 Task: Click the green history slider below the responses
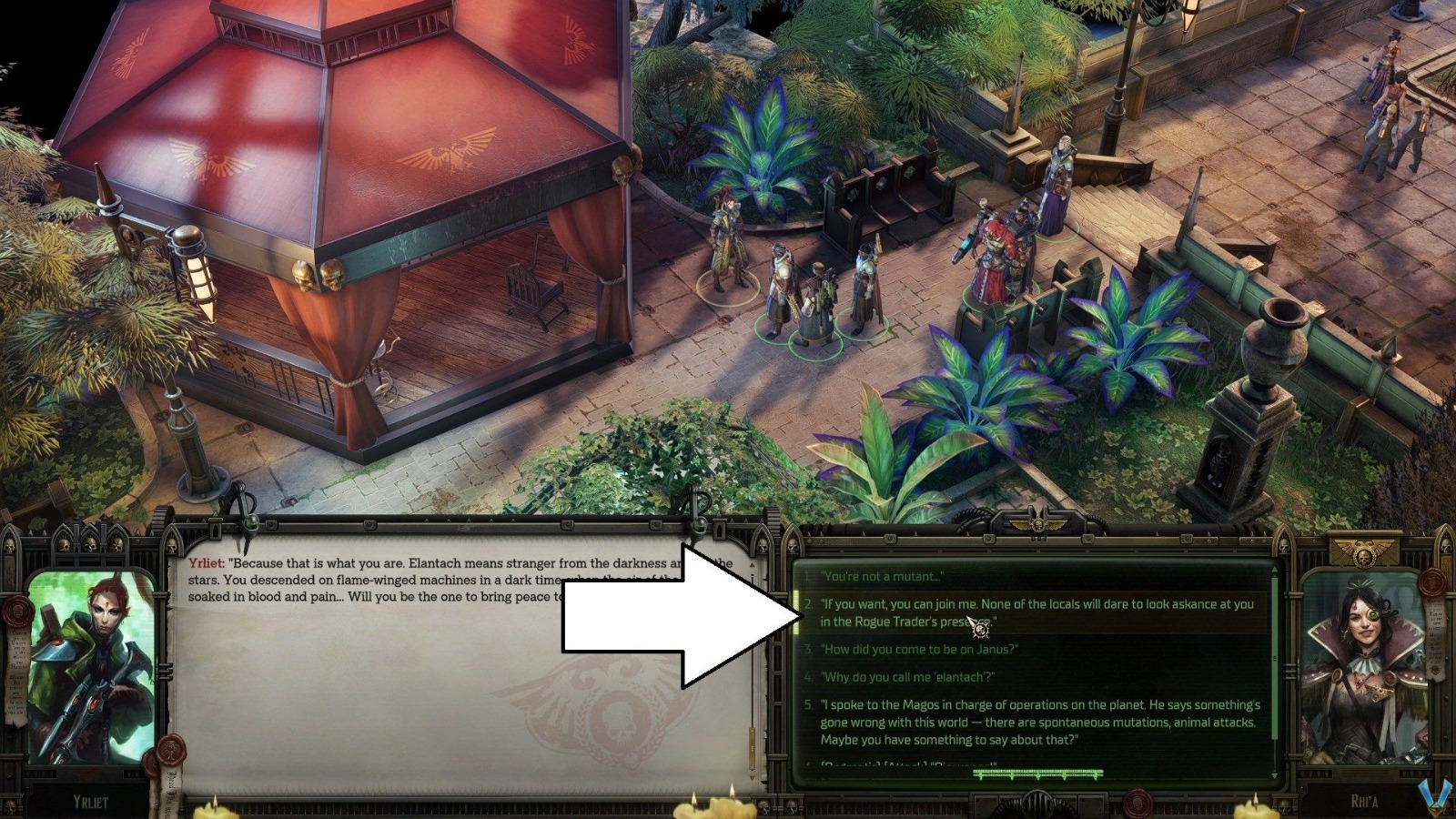point(1037,773)
